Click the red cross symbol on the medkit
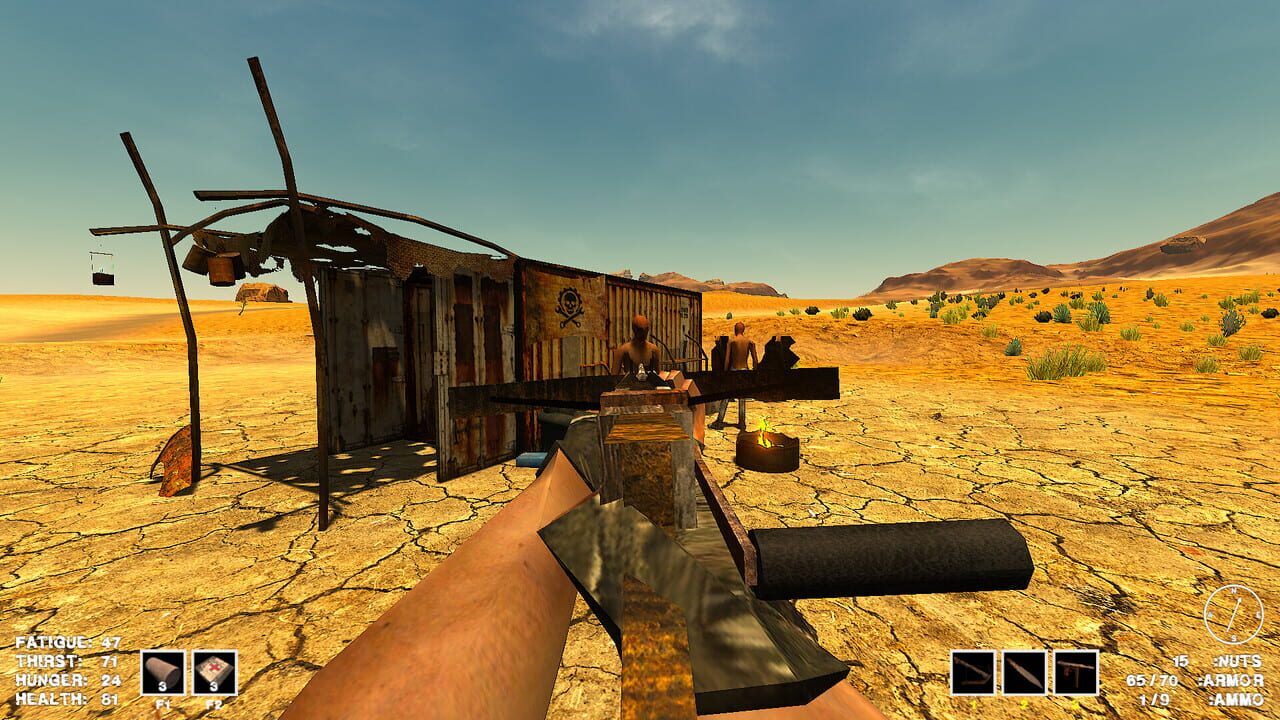The height and width of the screenshot is (720, 1280). click(215, 667)
